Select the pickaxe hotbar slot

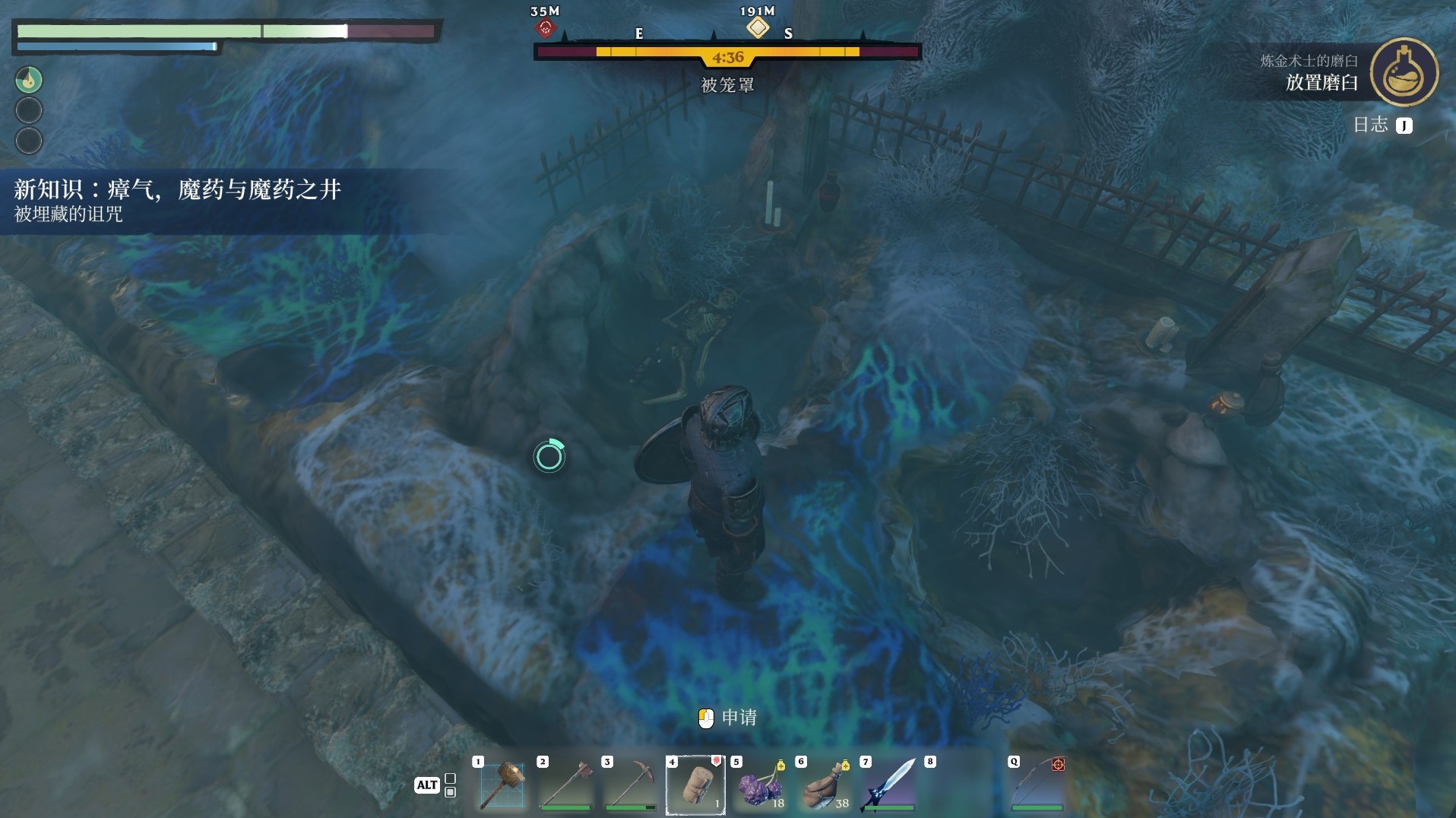(631, 785)
